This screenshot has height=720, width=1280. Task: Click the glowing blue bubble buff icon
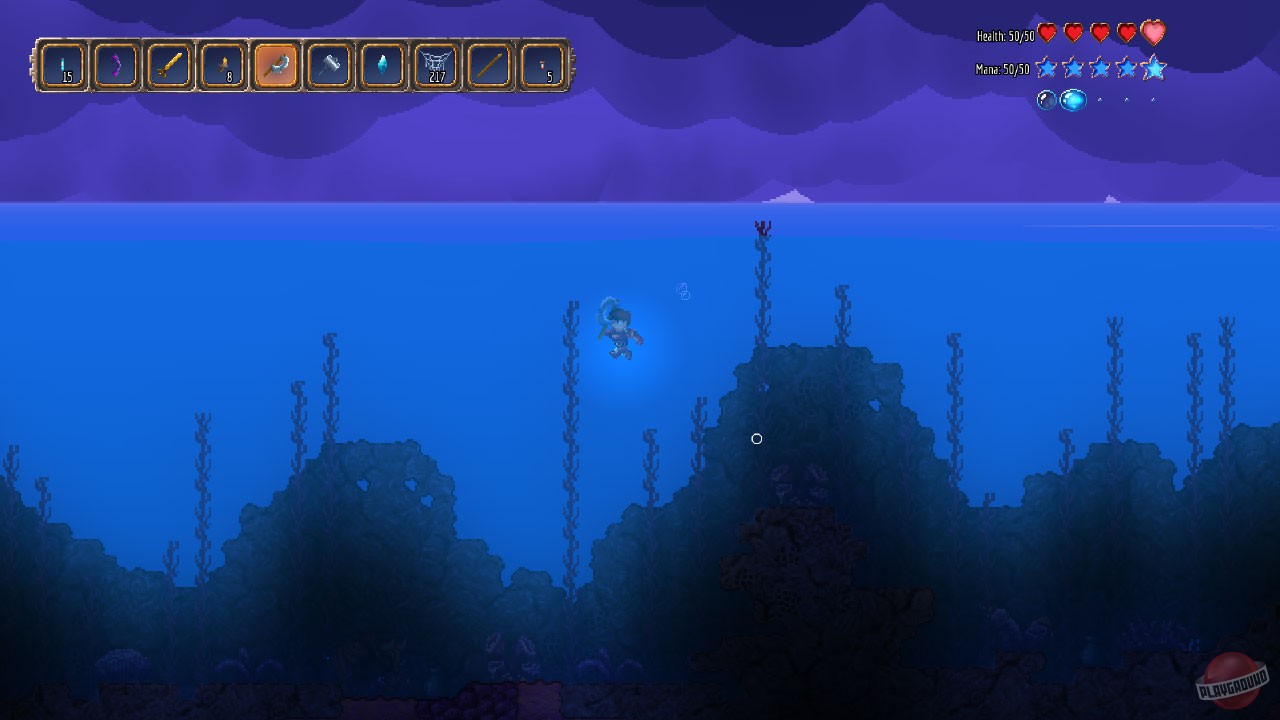coord(1071,100)
